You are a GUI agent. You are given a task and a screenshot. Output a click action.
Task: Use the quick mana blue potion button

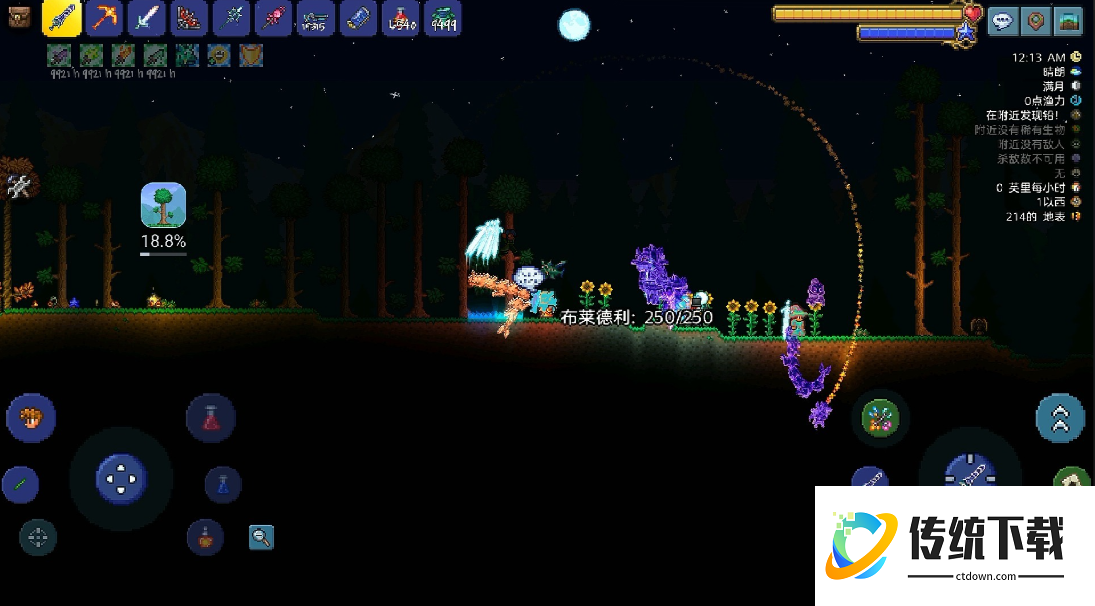[223, 485]
